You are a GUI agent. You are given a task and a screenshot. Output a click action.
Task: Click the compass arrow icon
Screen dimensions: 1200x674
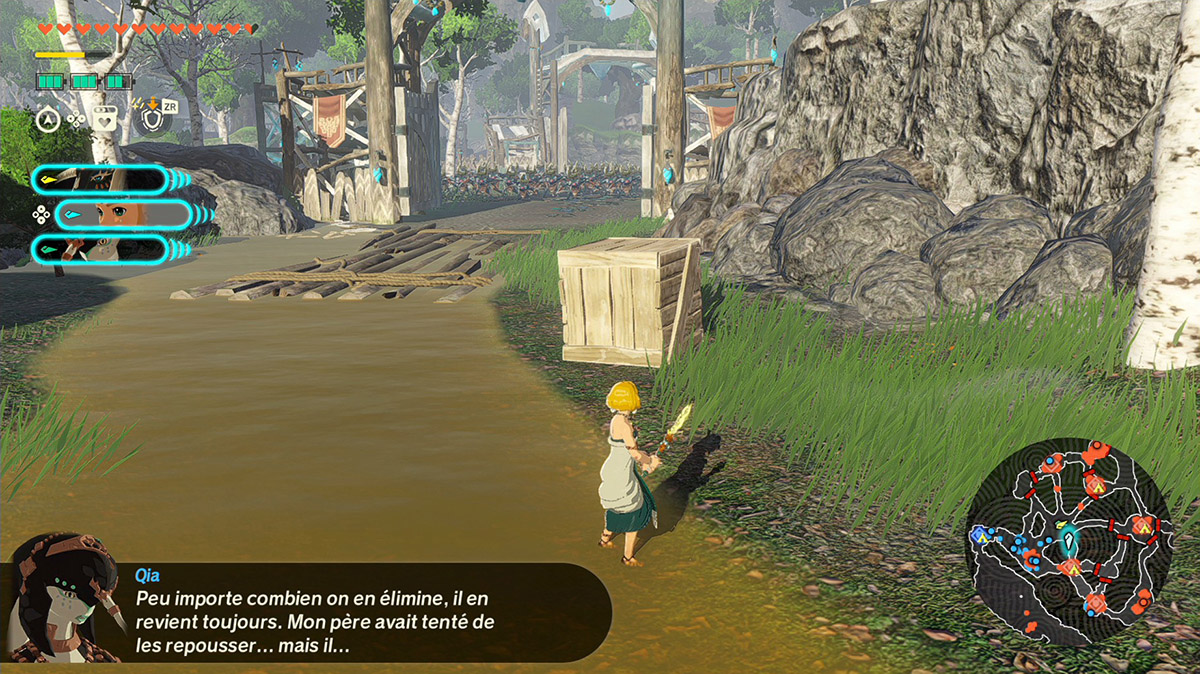tap(47, 119)
